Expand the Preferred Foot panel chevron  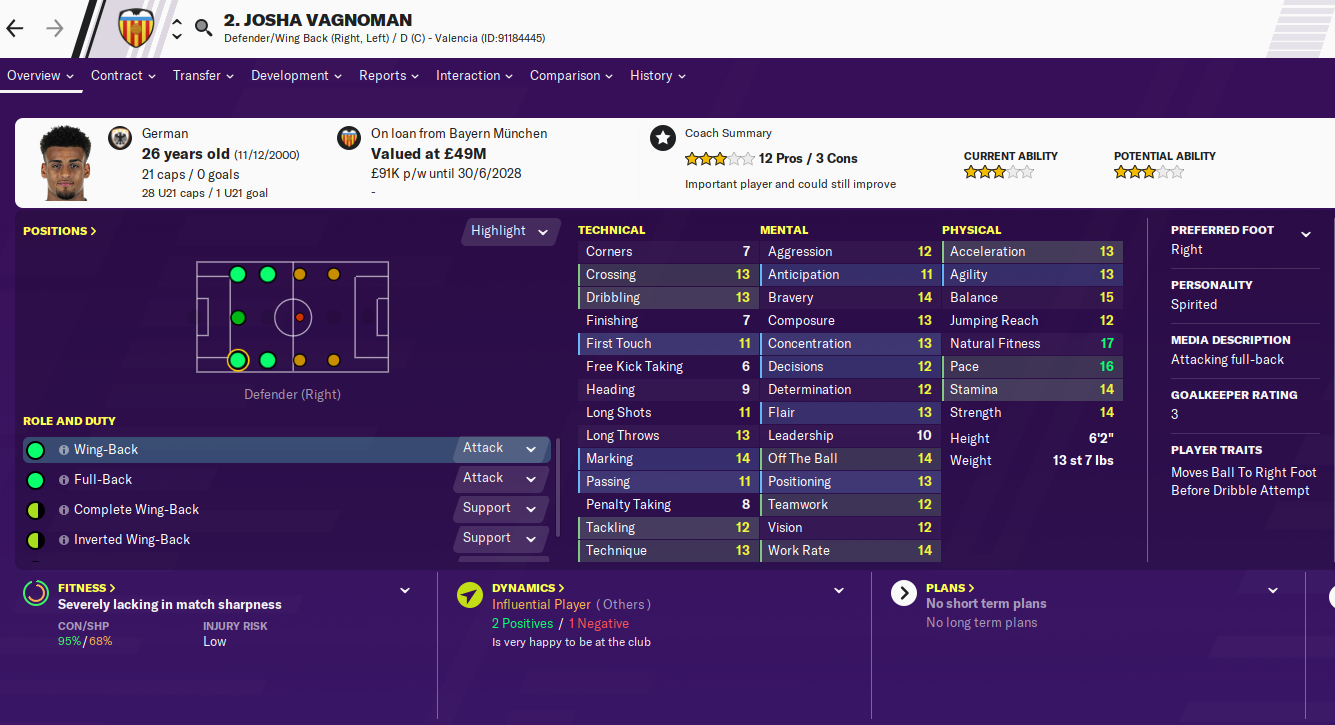tap(1305, 234)
